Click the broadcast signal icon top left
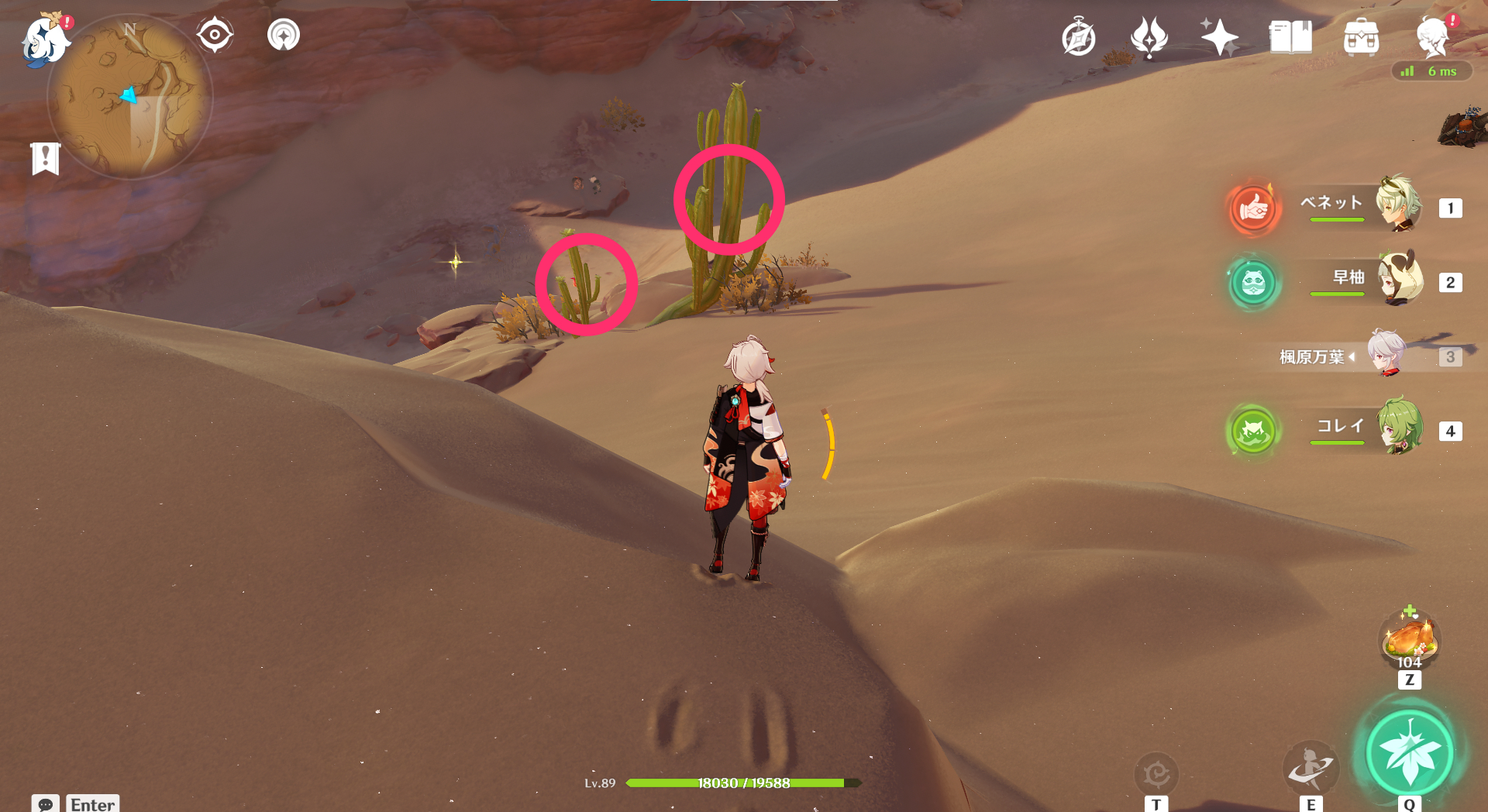This screenshot has width=1488, height=812. [282, 34]
